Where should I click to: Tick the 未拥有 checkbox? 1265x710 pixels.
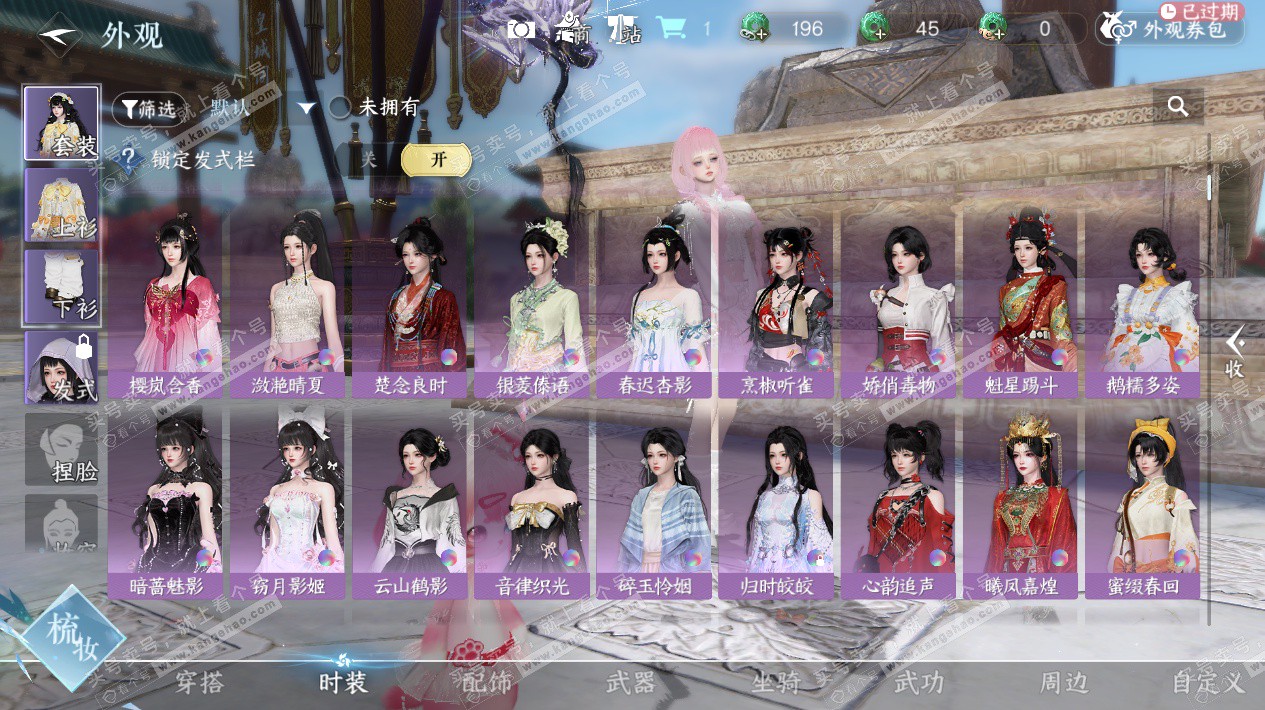[x=340, y=108]
